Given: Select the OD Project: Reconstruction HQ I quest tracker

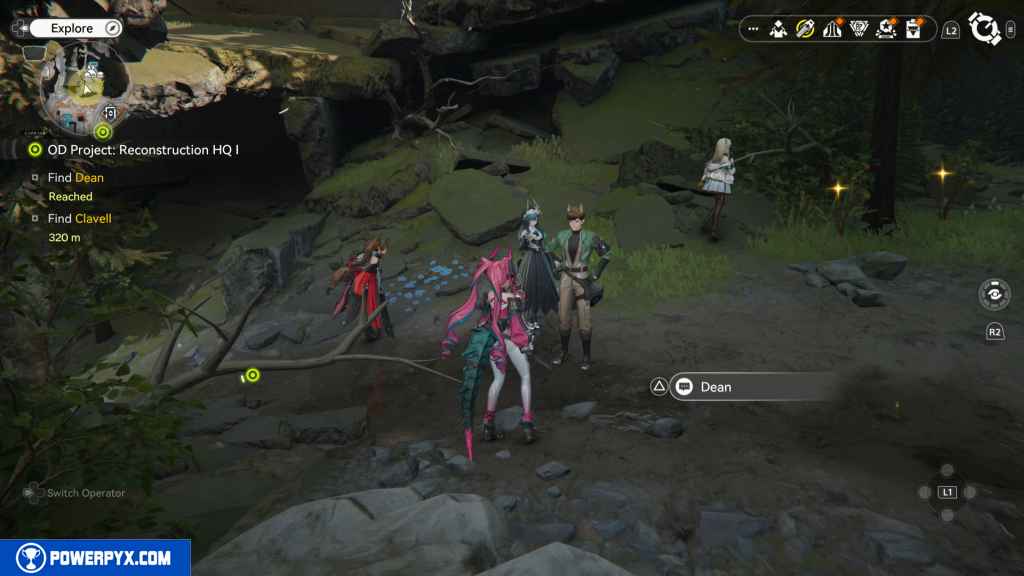Looking at the screenshot, I should (135, 150).
